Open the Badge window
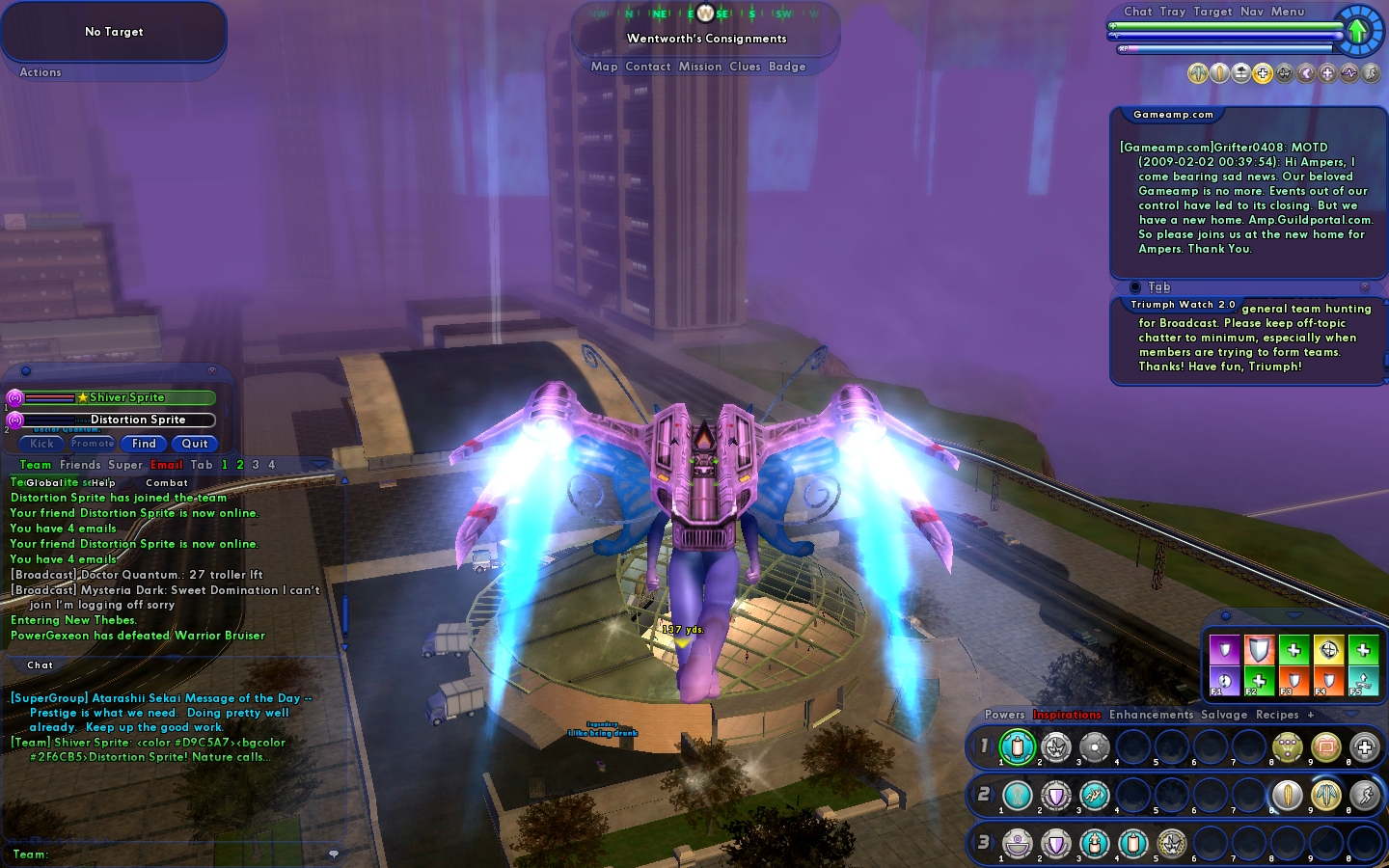 coord(787,67)
